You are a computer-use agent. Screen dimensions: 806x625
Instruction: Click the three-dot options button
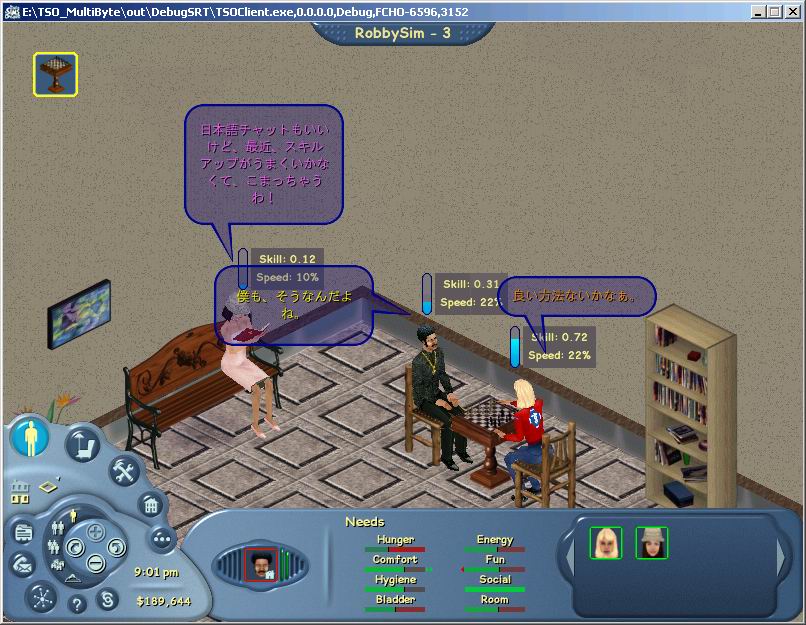[161, 538]
